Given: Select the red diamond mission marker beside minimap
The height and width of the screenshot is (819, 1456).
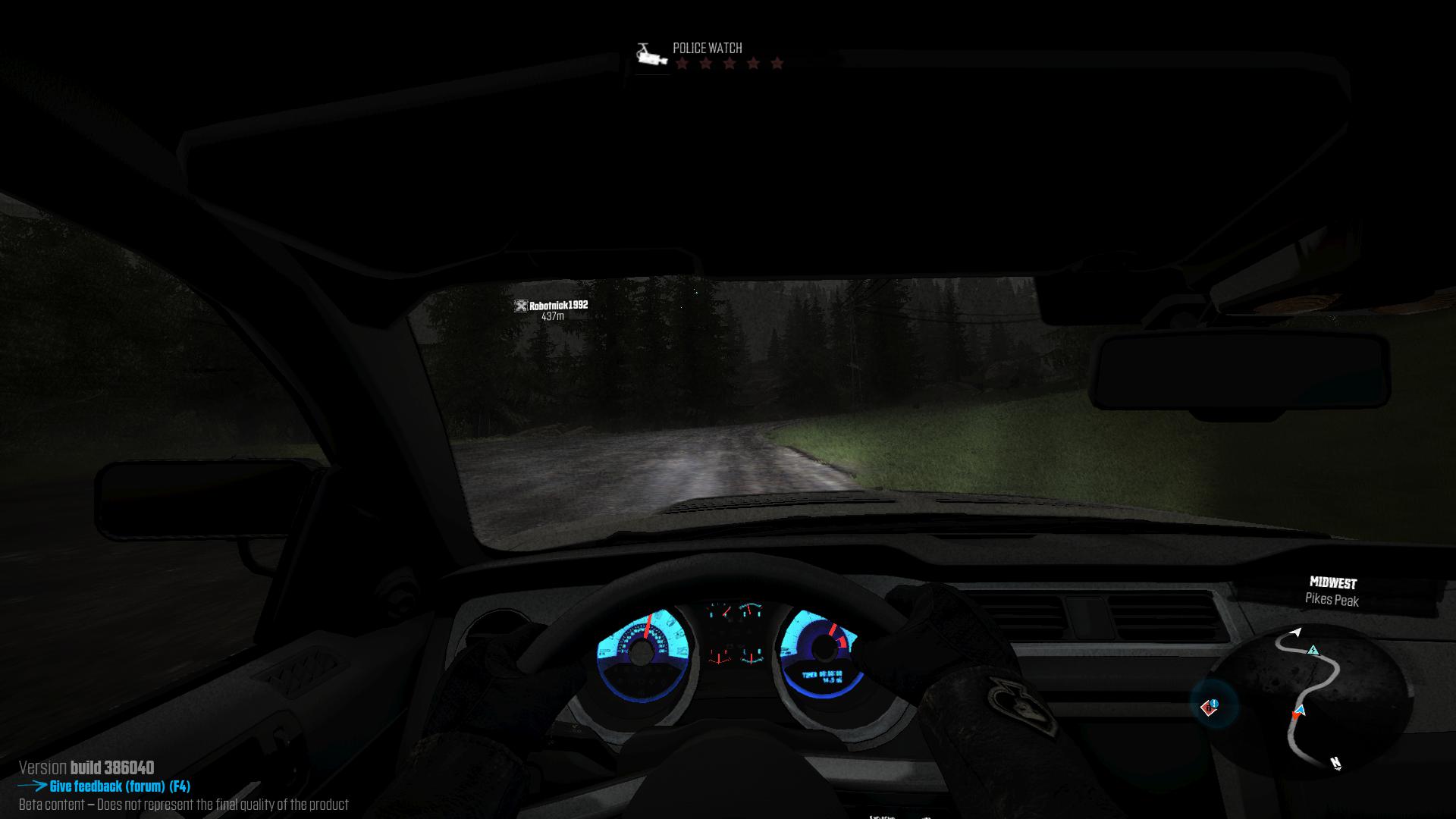Looking at the screenshot, I should (x=1210, y=707).
